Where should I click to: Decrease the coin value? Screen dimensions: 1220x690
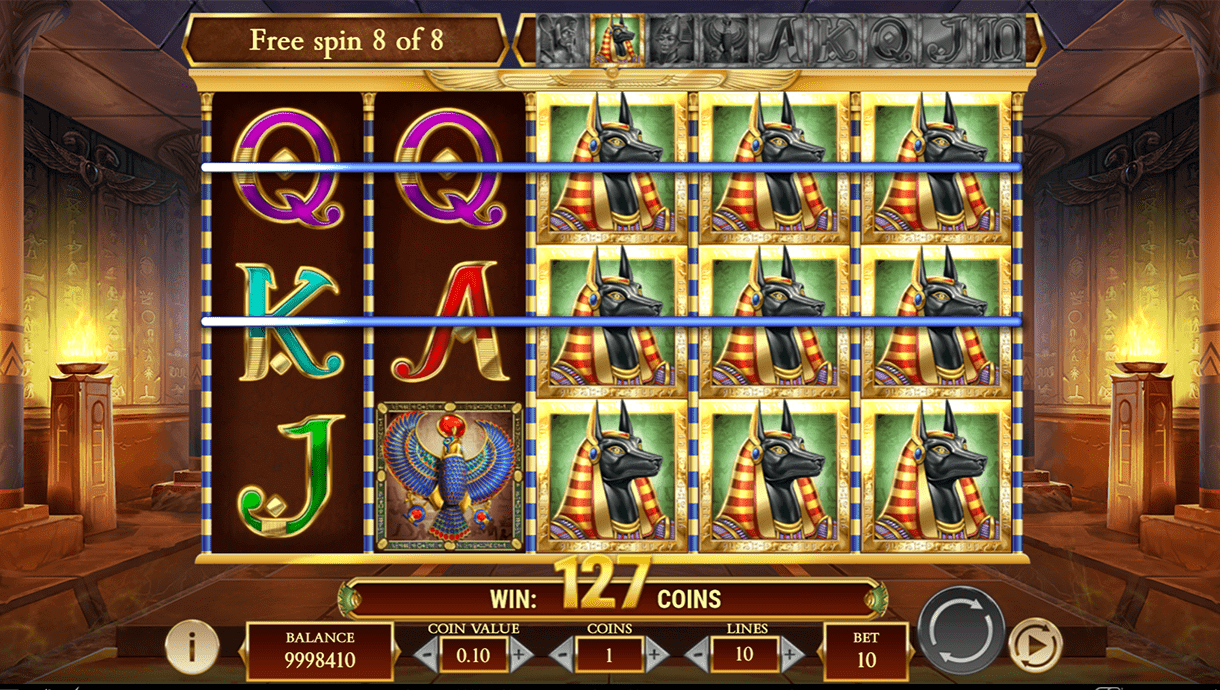coord(427,655)
